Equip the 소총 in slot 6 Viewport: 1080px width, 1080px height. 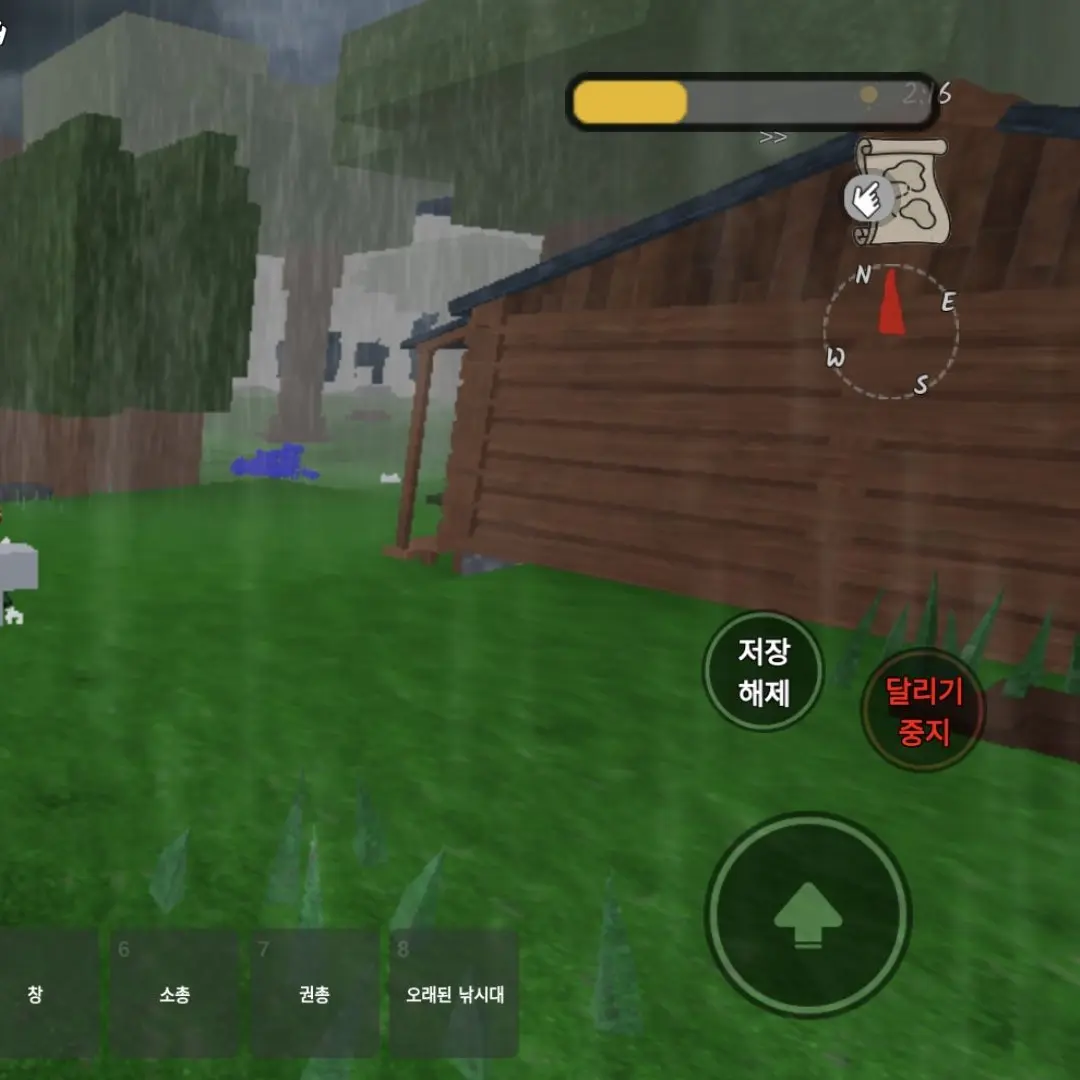[x=174, y=993]
